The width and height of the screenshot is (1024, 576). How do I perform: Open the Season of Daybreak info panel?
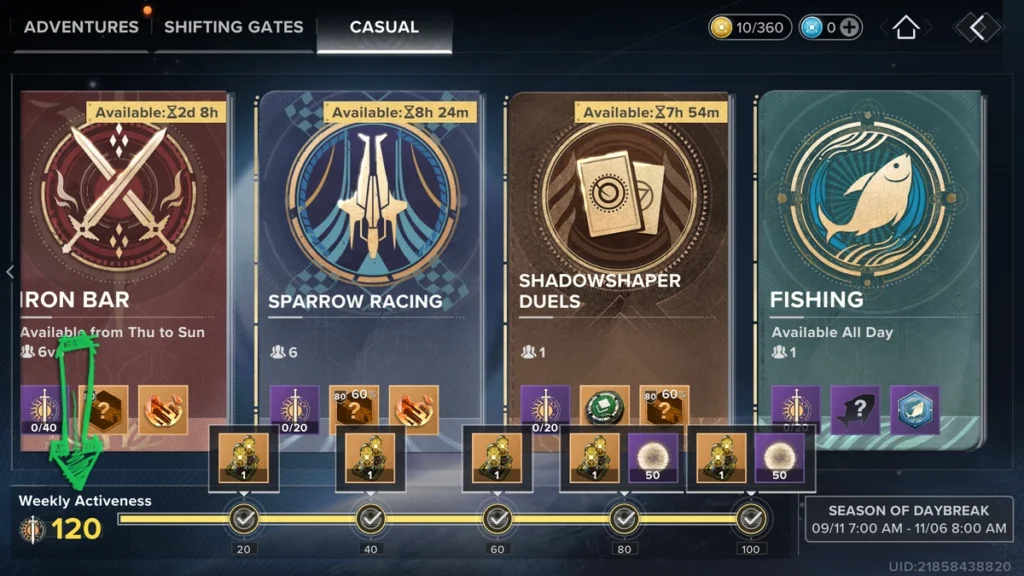(908, 518)
